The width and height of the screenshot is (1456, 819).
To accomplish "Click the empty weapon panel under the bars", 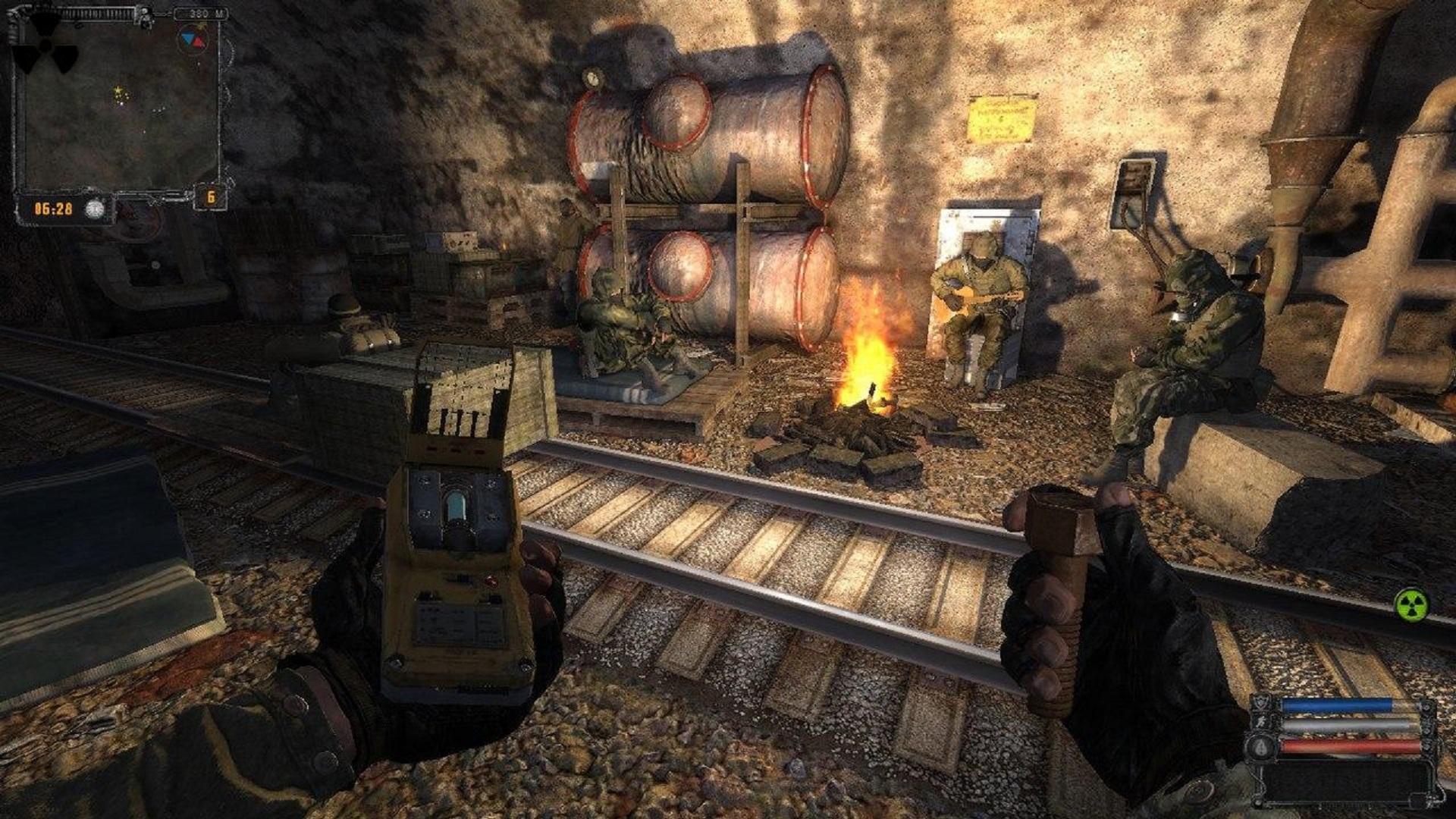I will [x=1342, y=781].
